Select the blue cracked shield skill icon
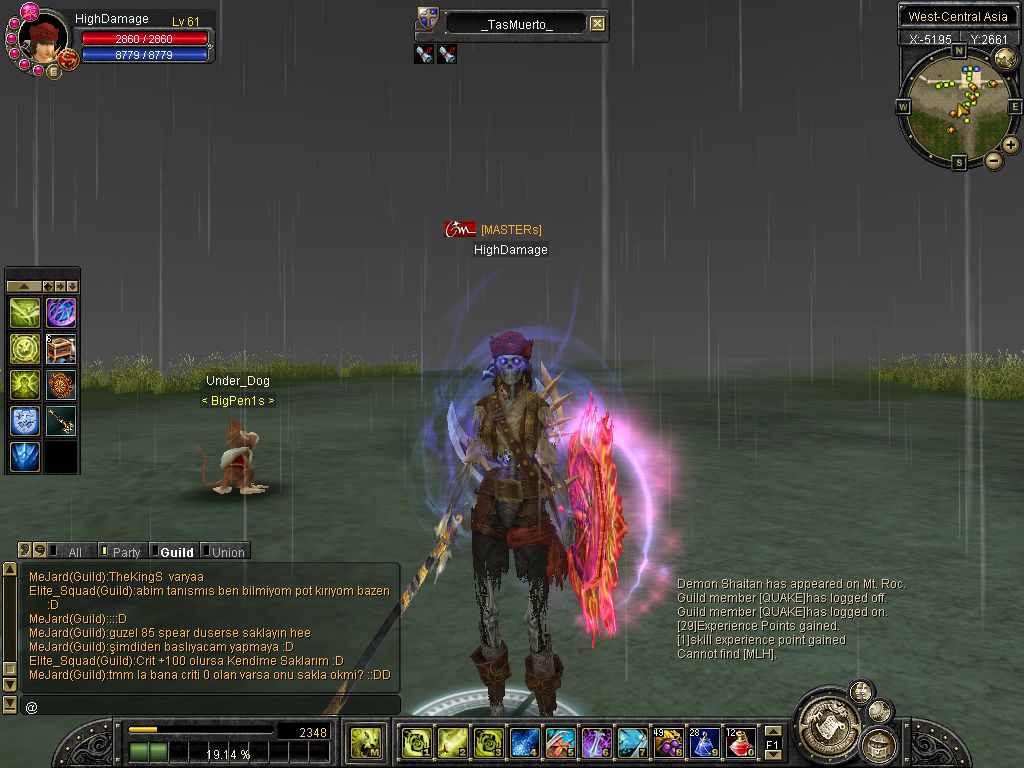Screen dimensions: 1024x768 [x=25, y=421]
